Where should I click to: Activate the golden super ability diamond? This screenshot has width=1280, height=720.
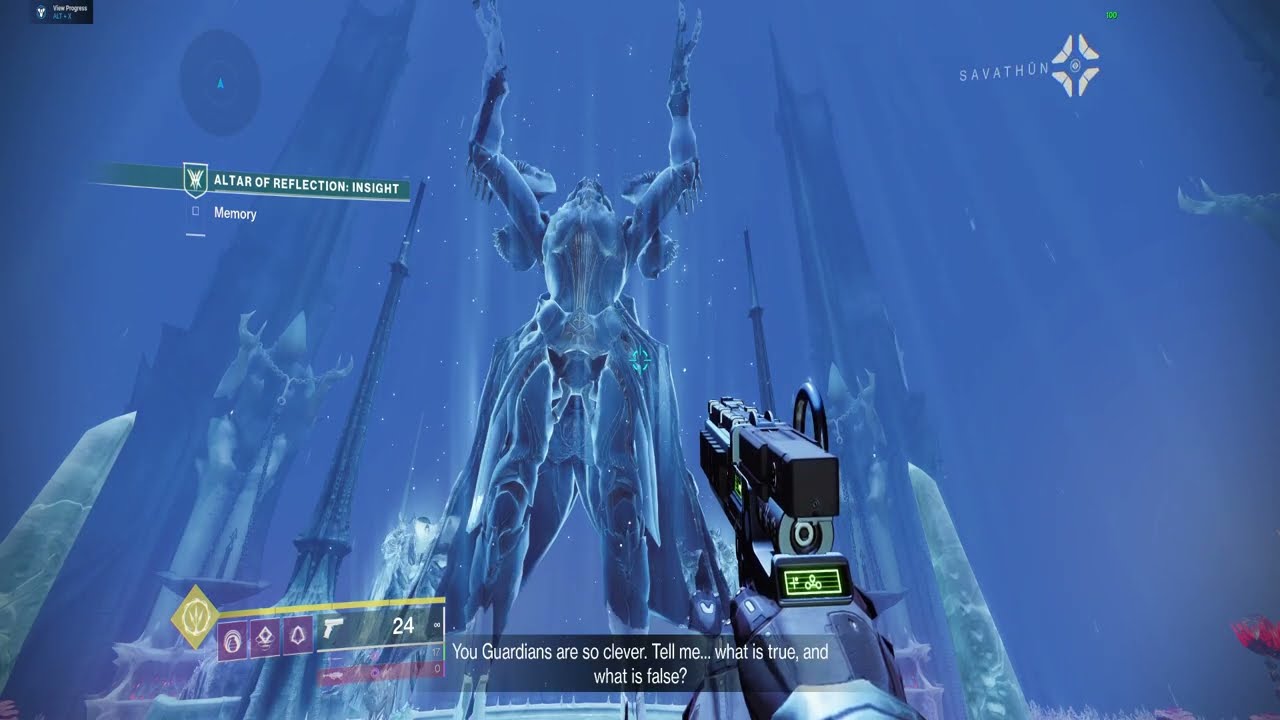pyautogui.click(x=196, y=616)
